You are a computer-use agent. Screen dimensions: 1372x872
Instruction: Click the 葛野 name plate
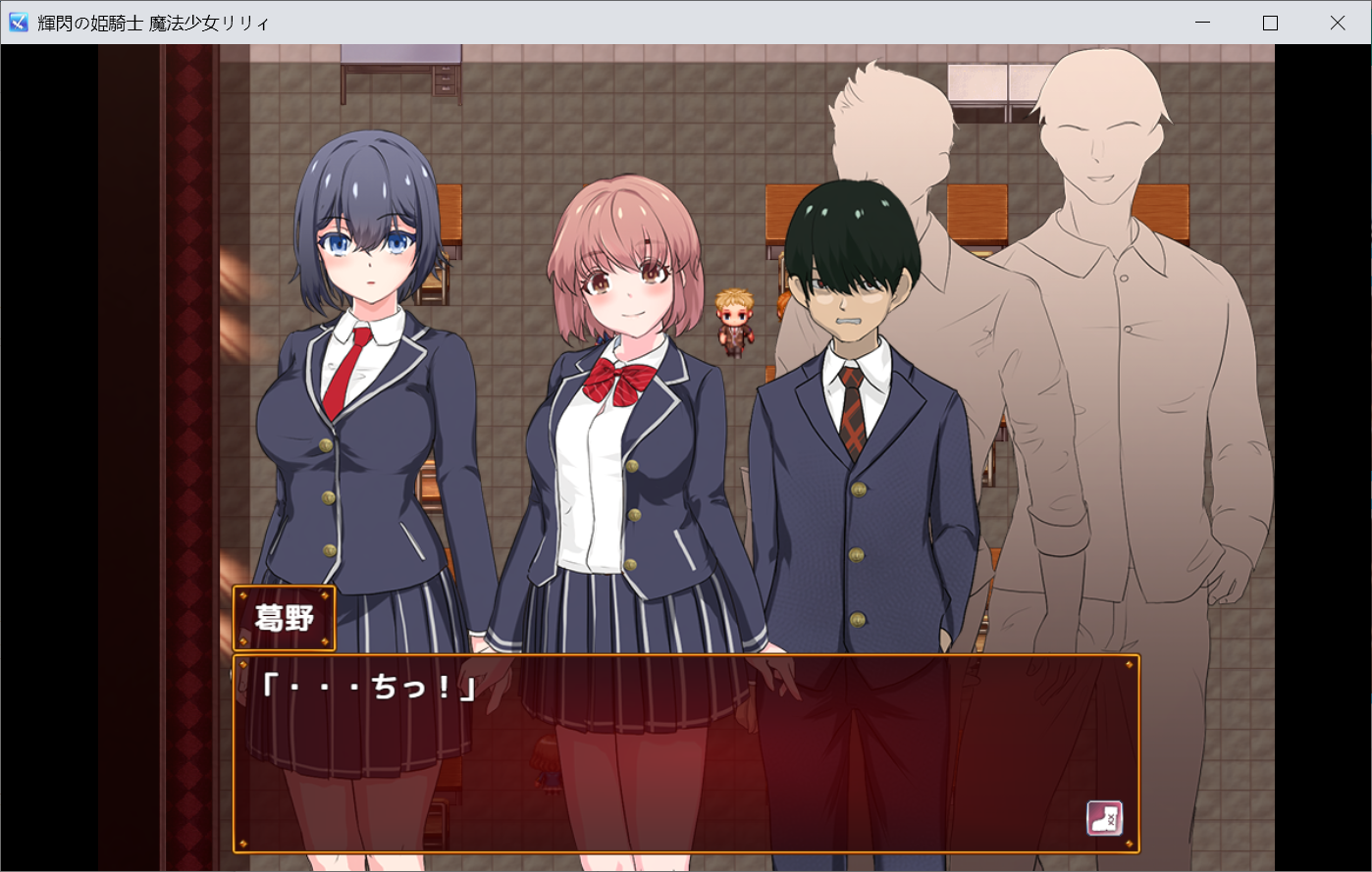[x=283, y=618]
